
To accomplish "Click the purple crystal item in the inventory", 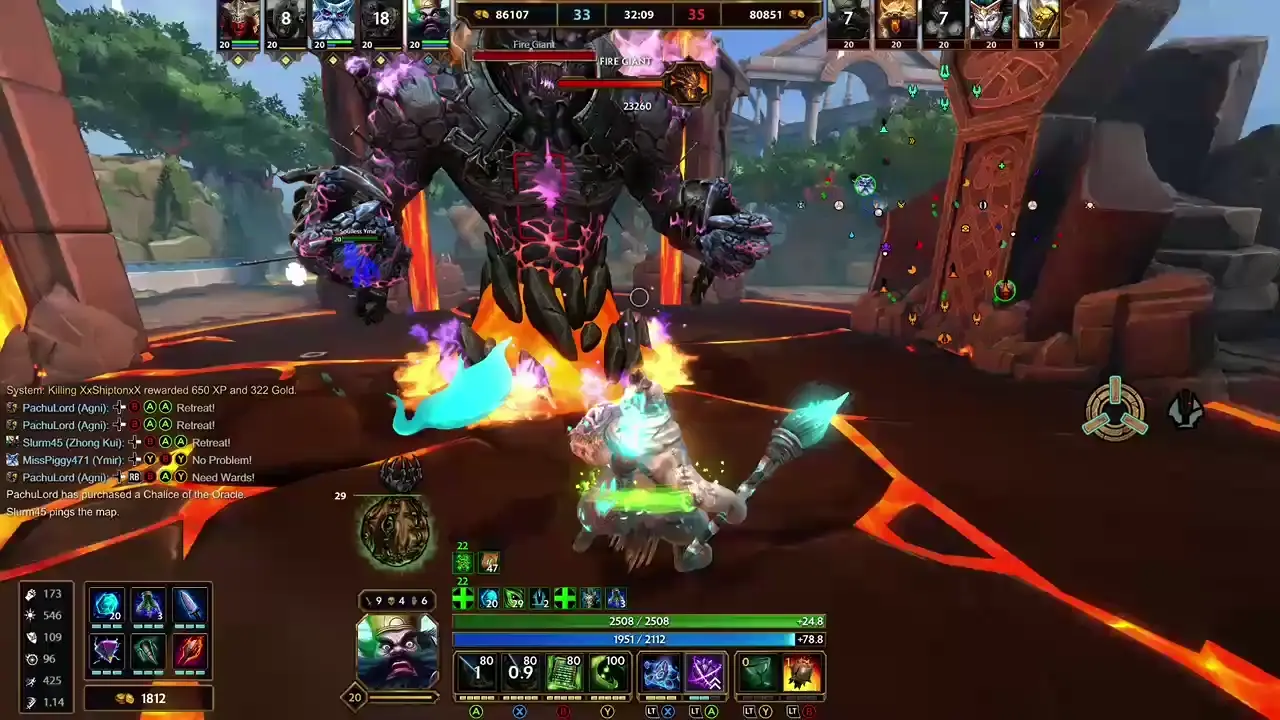I will click(108, 652).
